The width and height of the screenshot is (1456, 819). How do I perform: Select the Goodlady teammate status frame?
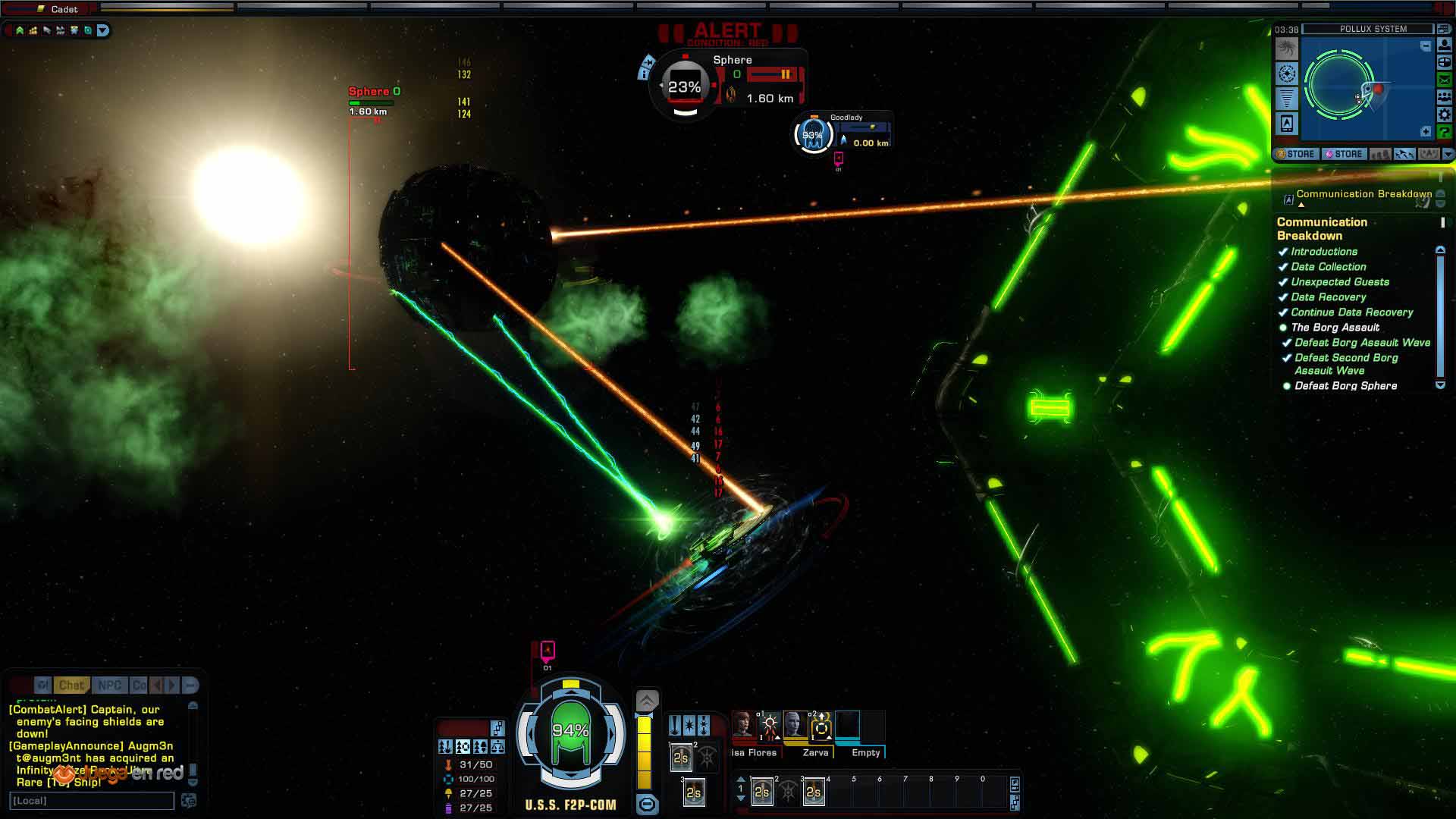coord(842,133)
